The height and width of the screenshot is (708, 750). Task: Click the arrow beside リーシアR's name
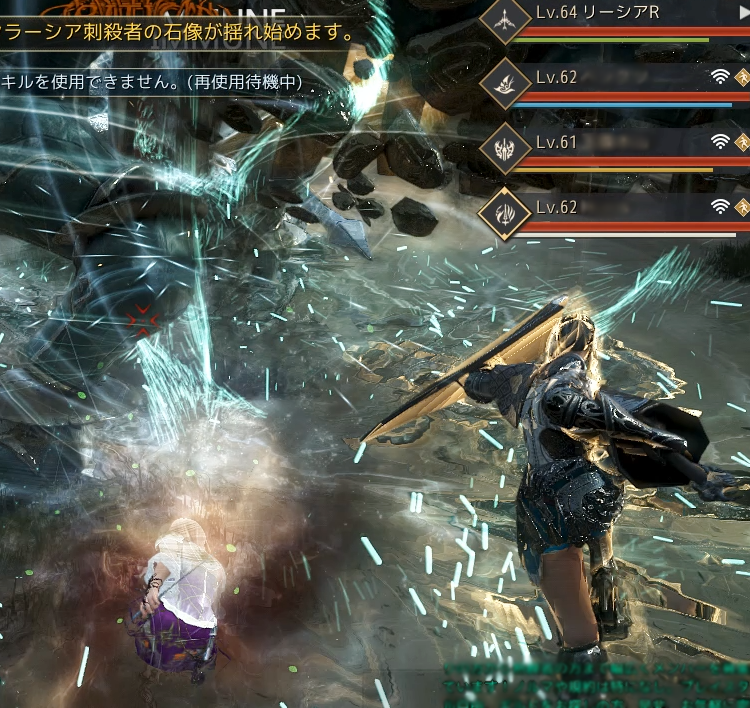[743, 13]
